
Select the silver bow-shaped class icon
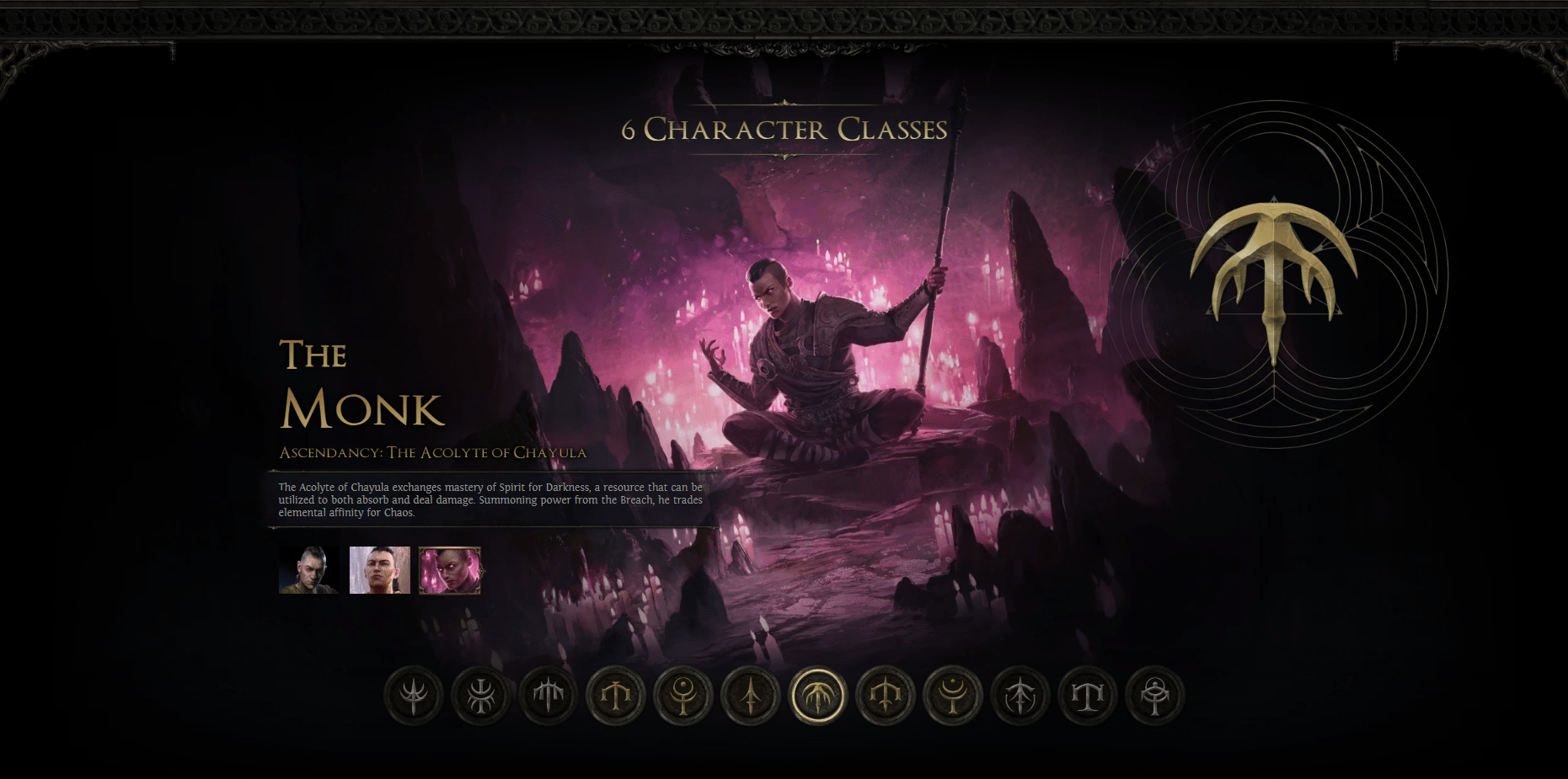(1020, 696)
